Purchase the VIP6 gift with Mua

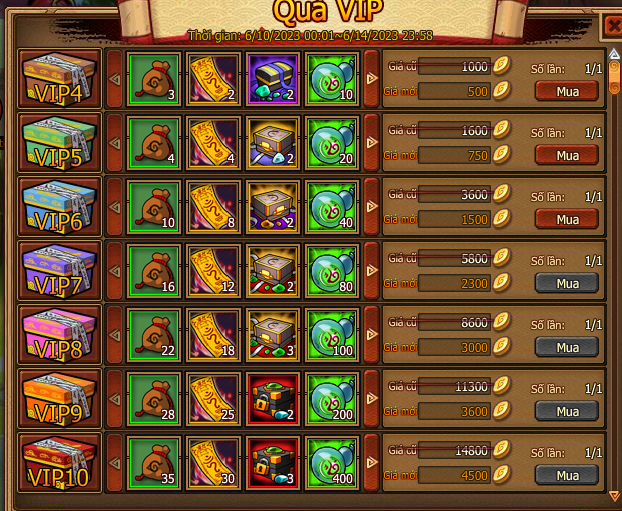(x=567, y=219)
